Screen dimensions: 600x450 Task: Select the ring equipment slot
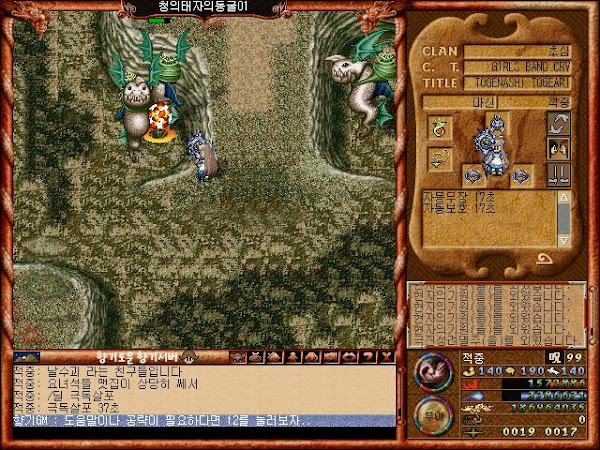tap(440, 128)
